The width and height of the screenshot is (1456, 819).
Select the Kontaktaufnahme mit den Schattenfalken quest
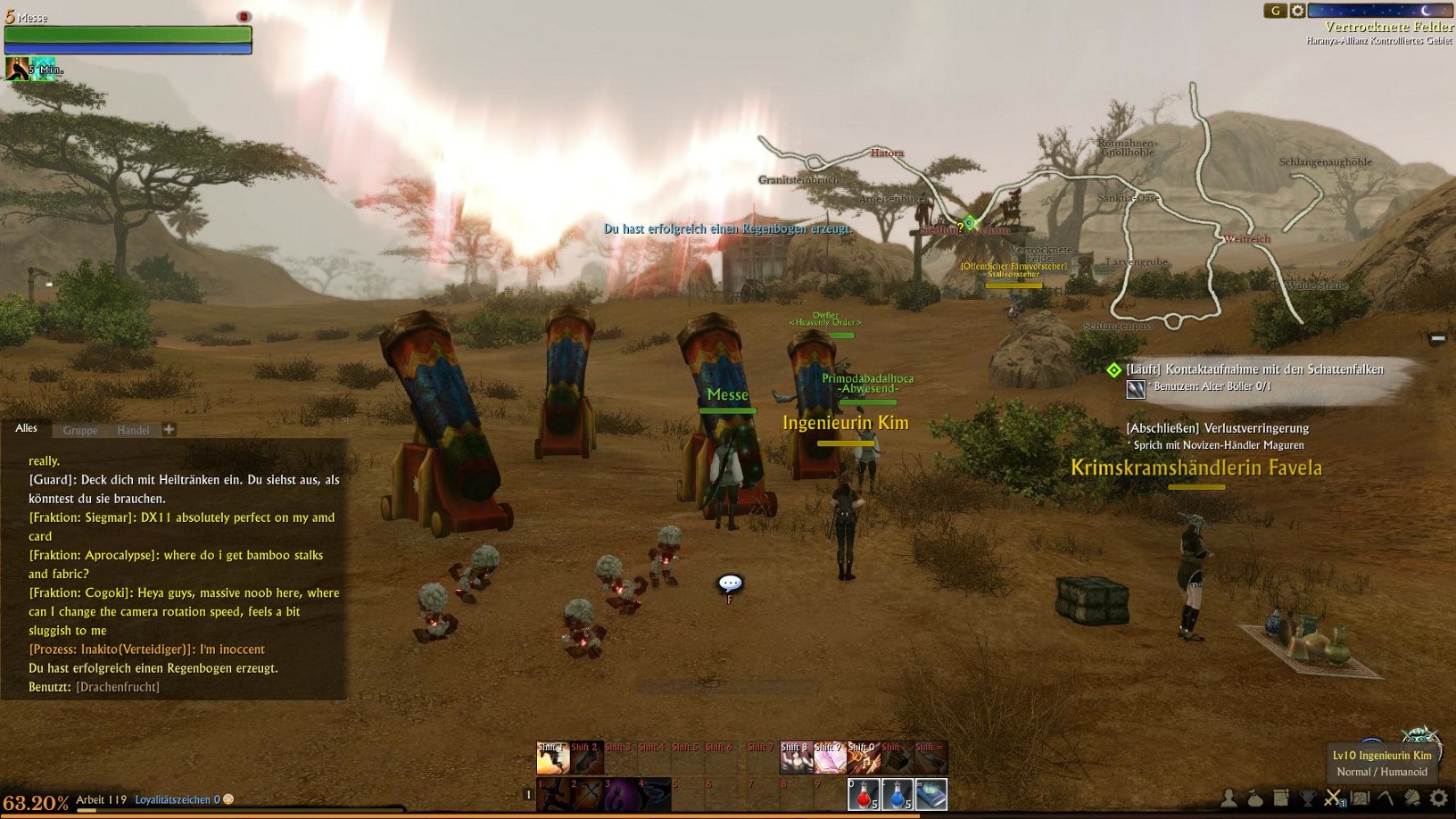1254,369
